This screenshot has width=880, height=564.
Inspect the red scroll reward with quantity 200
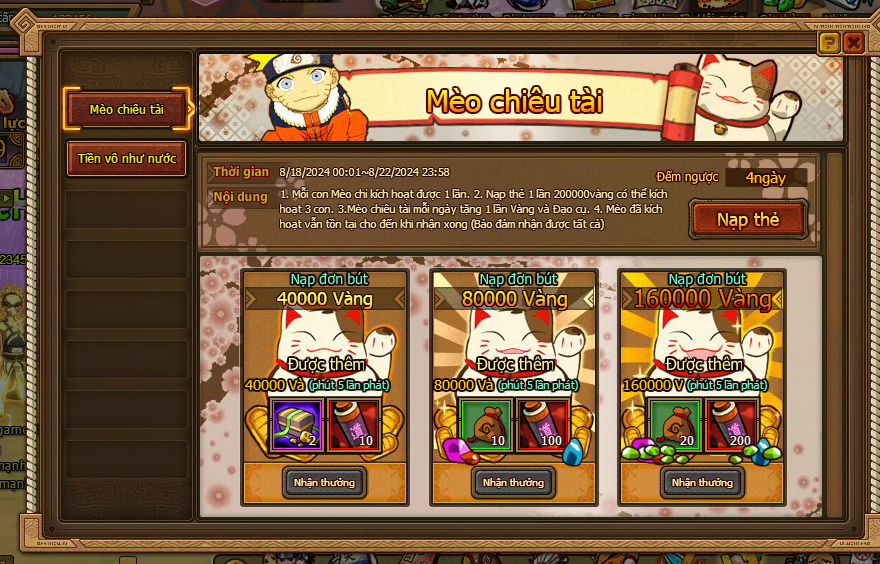click(x=730, y=425)
